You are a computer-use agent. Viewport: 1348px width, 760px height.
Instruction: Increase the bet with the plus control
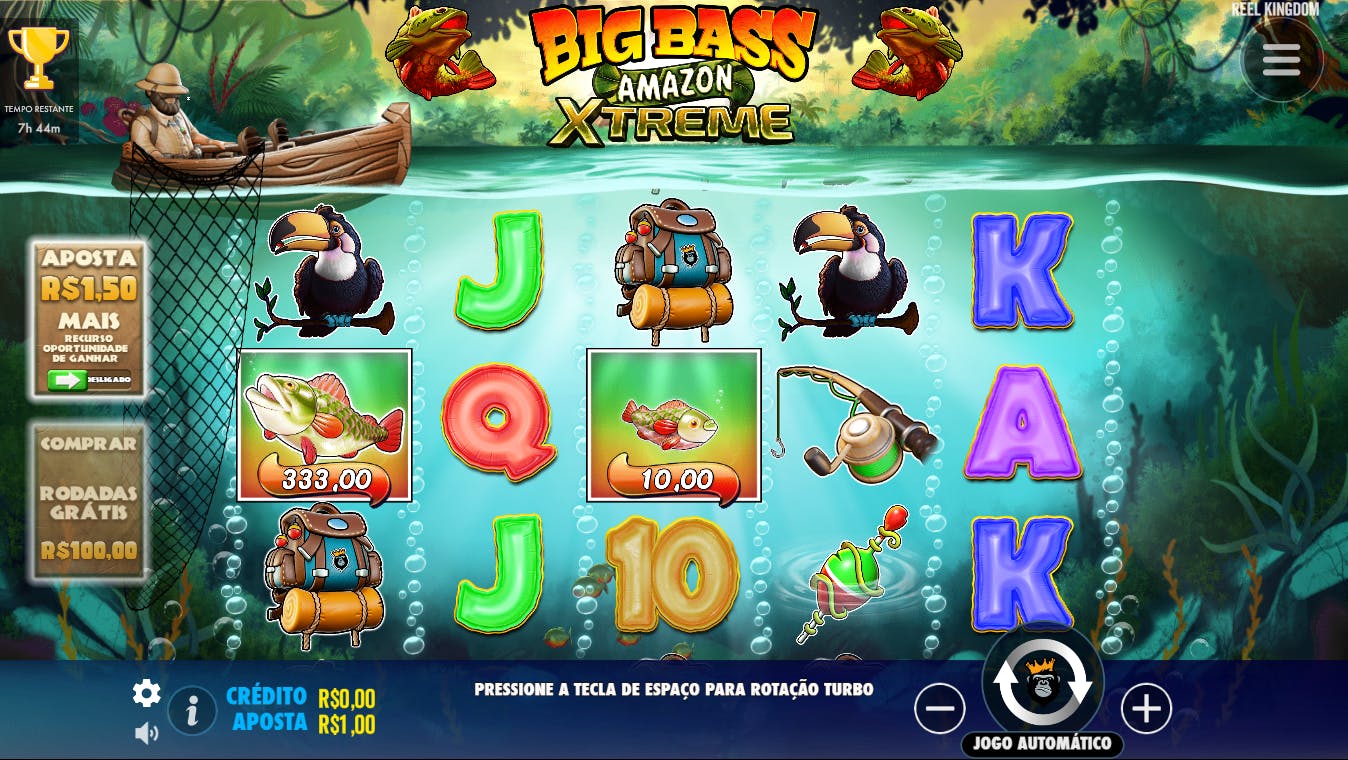pos(1146,709)
